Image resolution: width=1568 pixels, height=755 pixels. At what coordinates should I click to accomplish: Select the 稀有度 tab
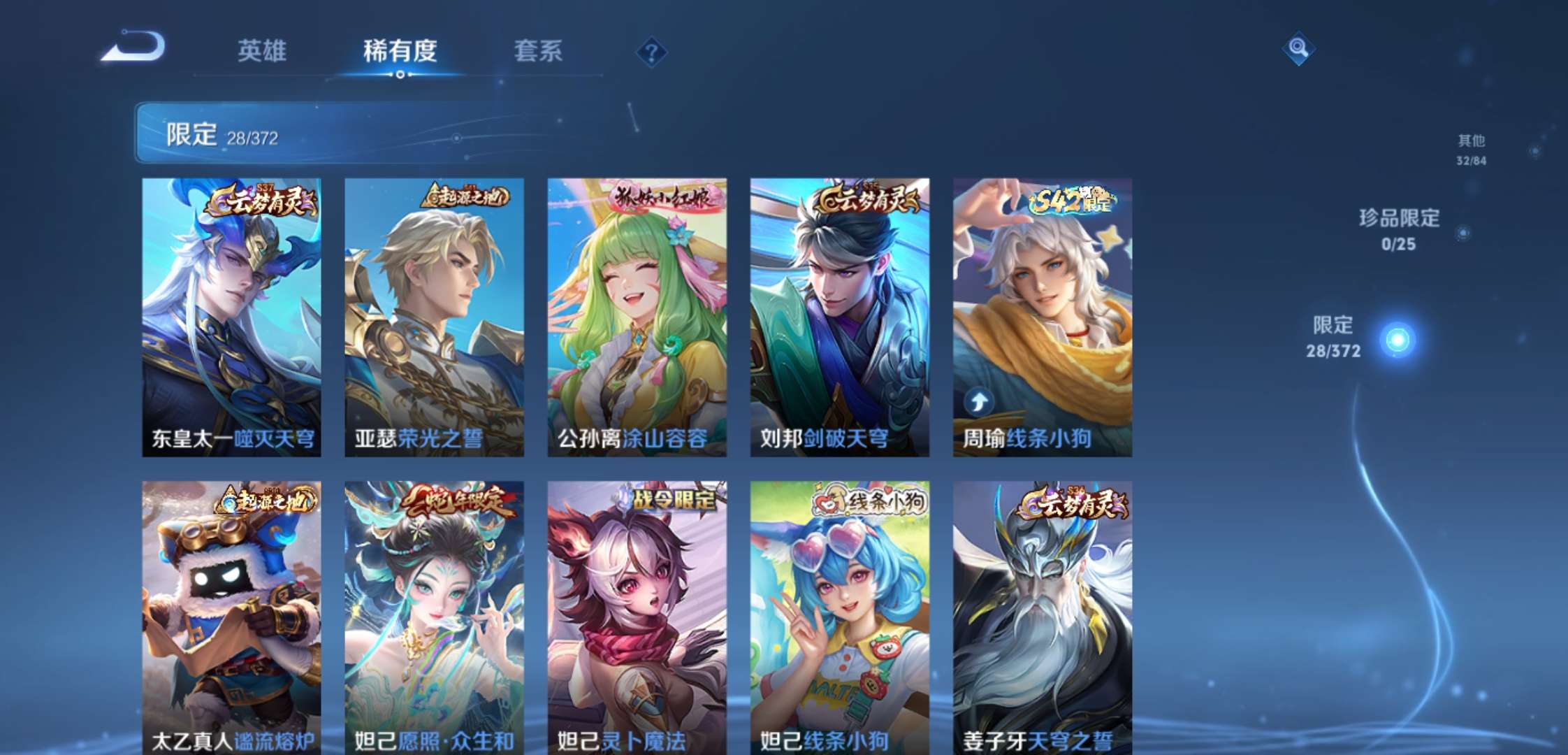pyautogui.click(x=399, y=52)
